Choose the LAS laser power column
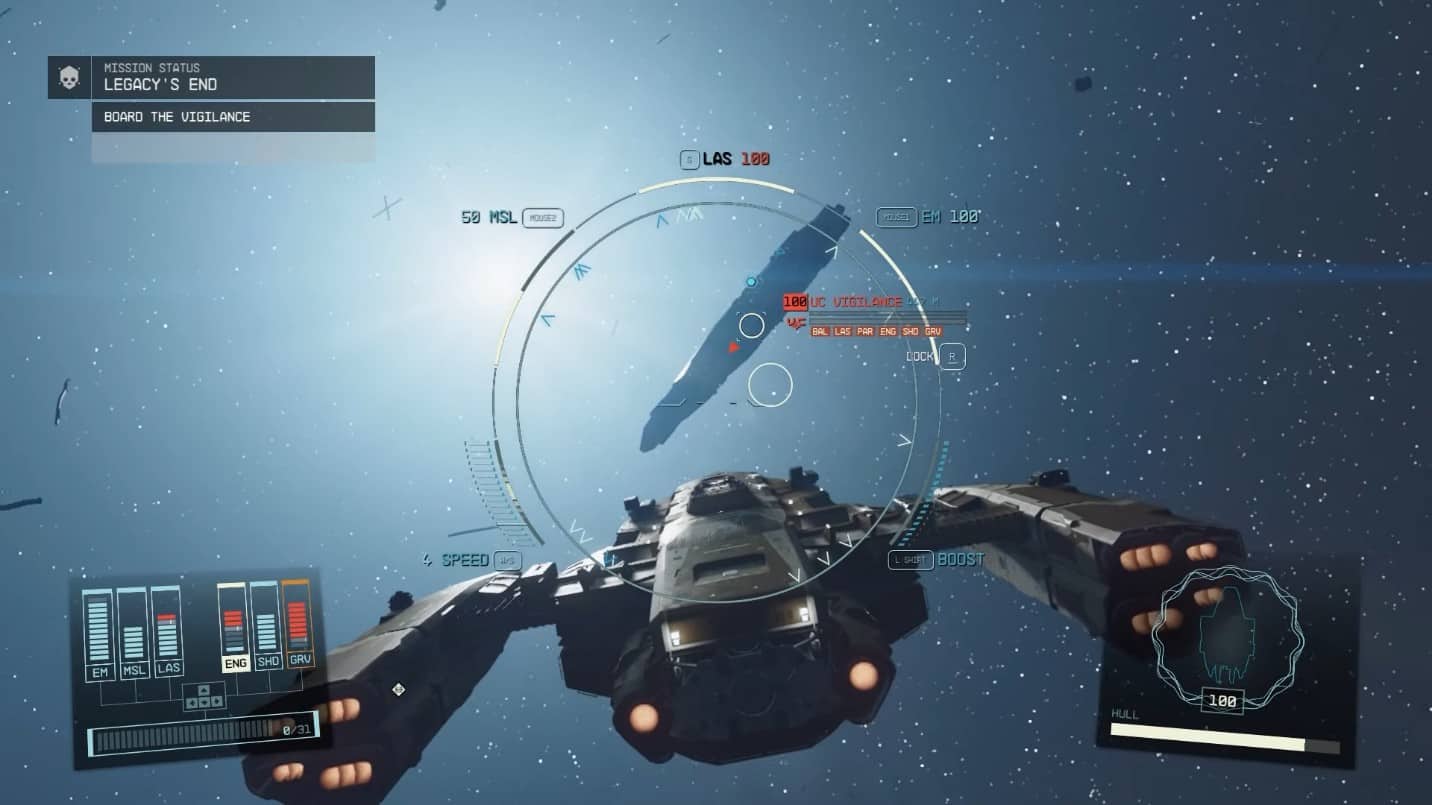1432x805 pixels. [167, 633]
